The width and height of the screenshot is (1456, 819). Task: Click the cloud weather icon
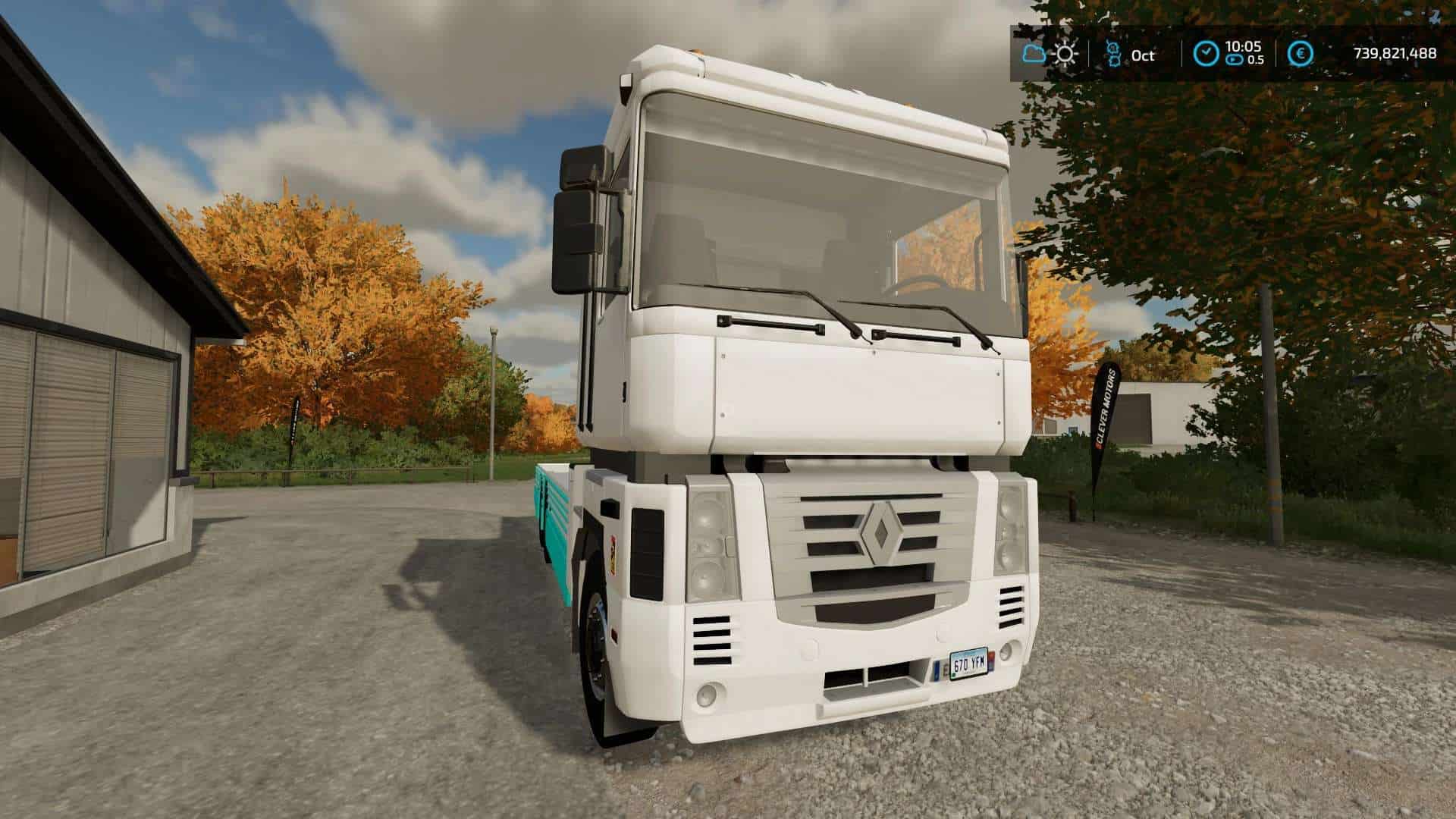1034,54
